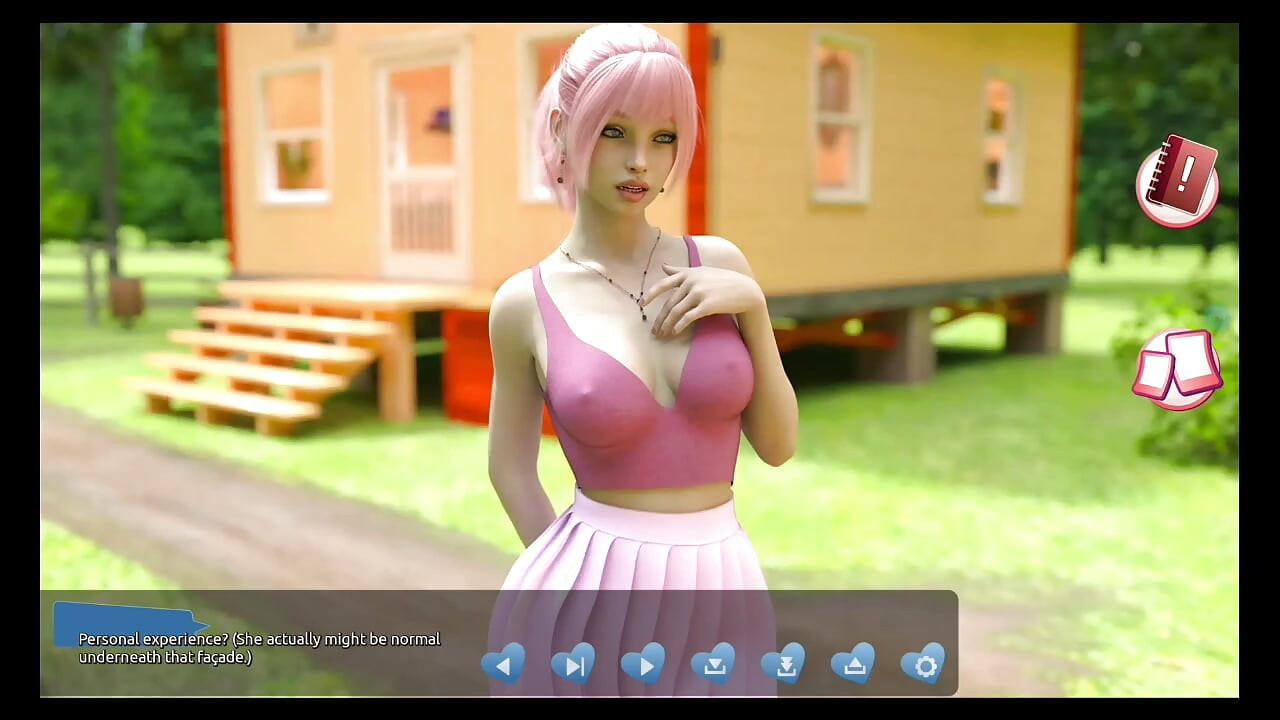Skip dialogue using the skip-forward heart button
Screen dimensions: 1280x720
(x=573, y=664)
